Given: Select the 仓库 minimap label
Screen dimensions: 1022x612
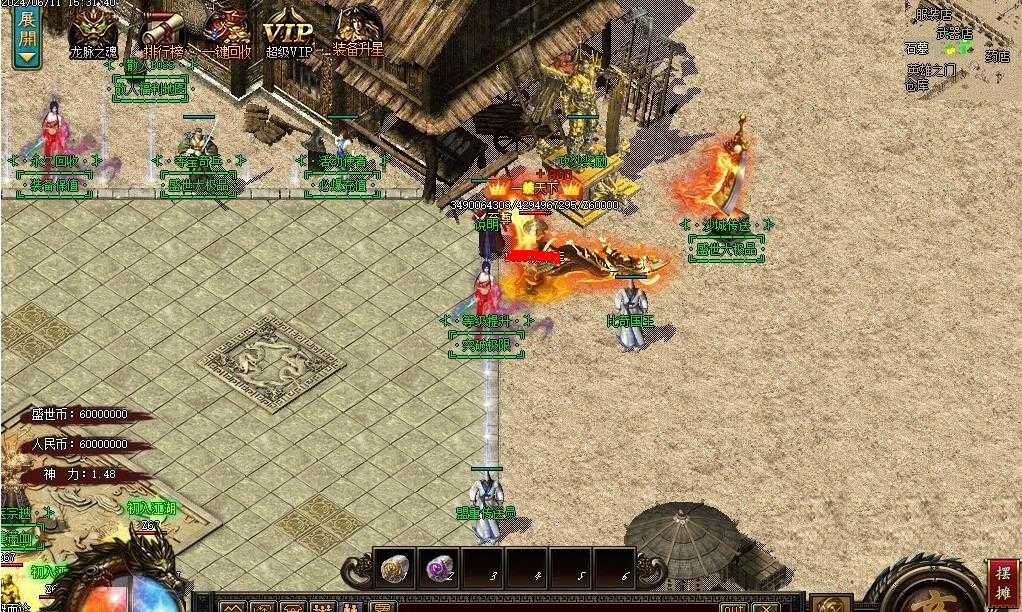Looking at the screenshot, I should pos(916,85).
